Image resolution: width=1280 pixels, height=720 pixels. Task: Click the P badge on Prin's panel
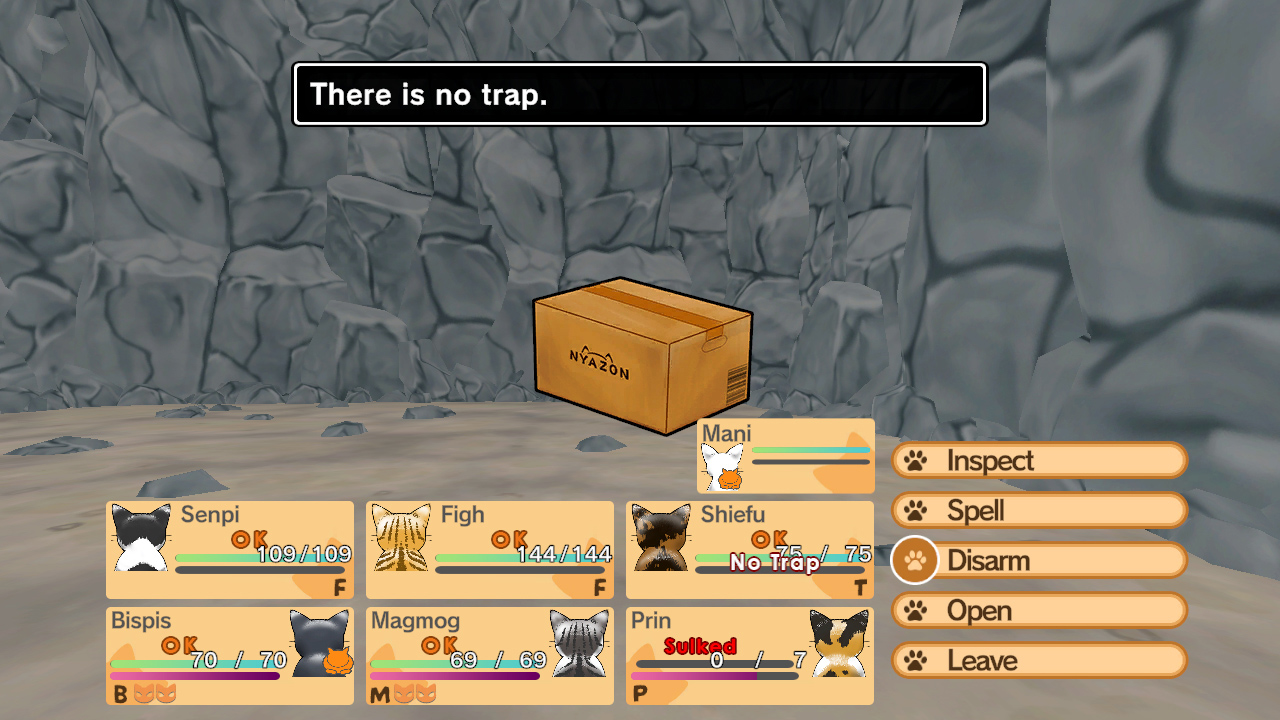[x=638, y=692]
